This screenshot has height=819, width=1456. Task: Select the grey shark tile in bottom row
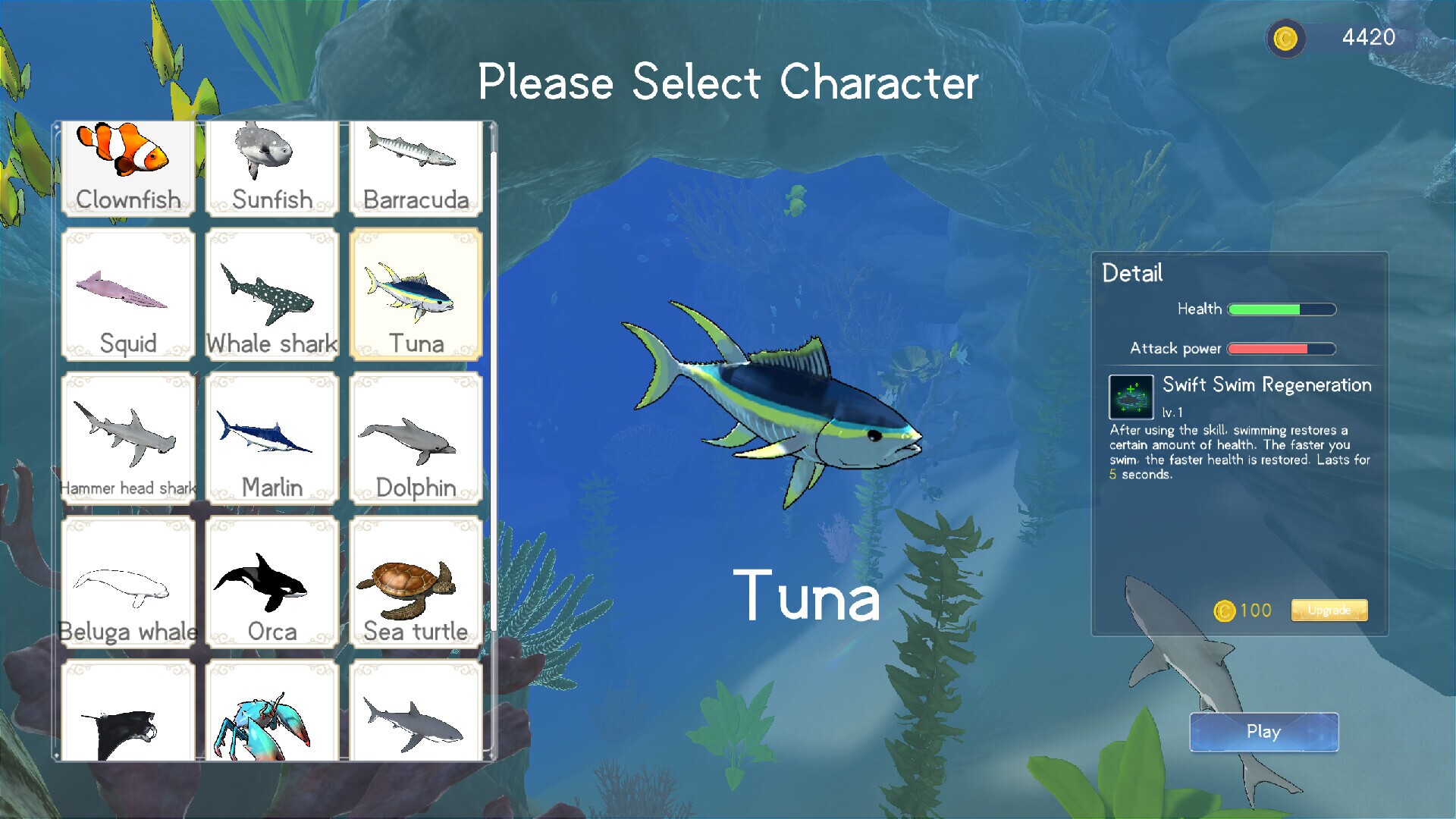[x=416, y=711]
